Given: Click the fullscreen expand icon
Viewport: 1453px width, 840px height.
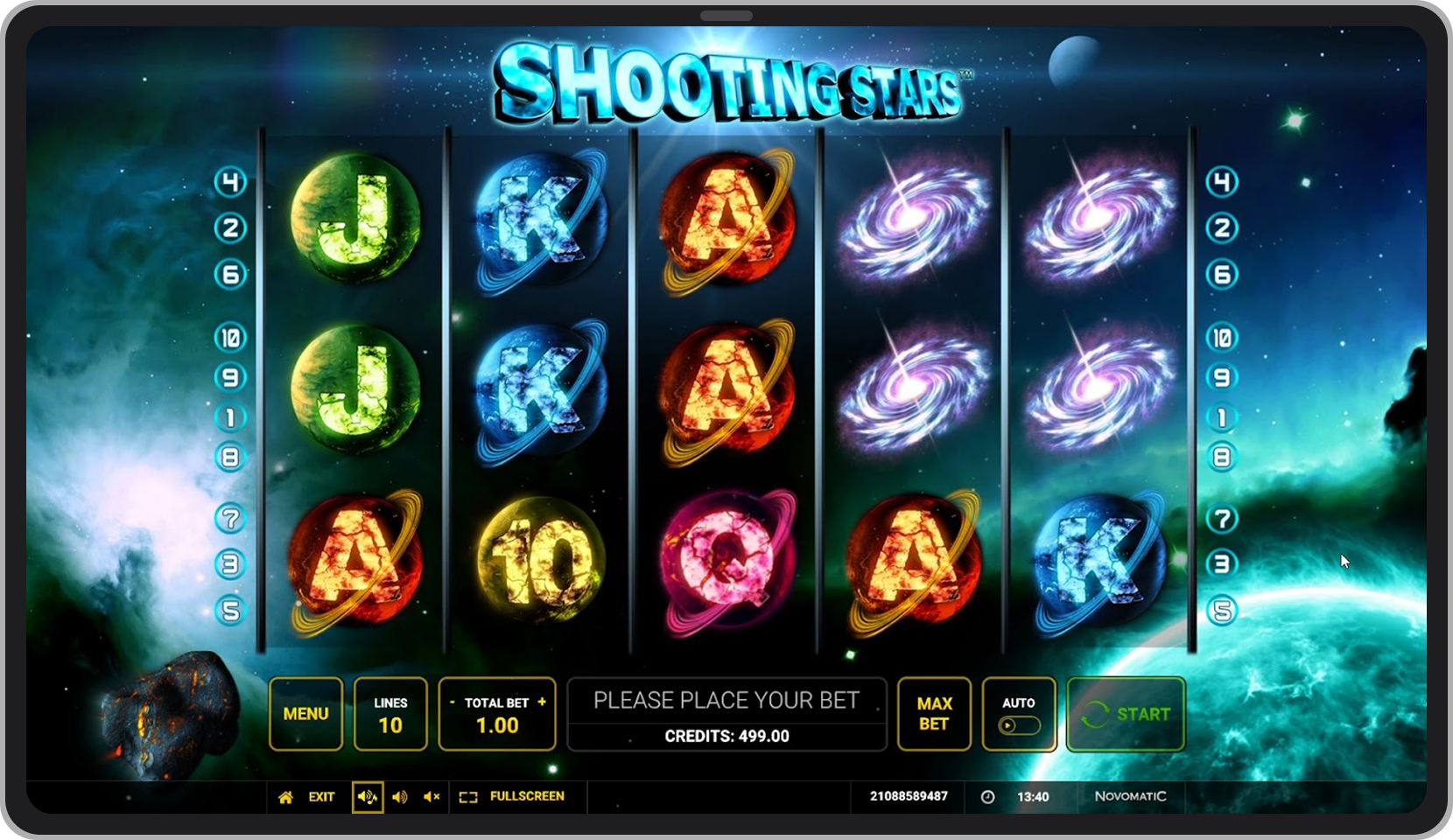Looking at the screenshot, I should tap(469, 797).
